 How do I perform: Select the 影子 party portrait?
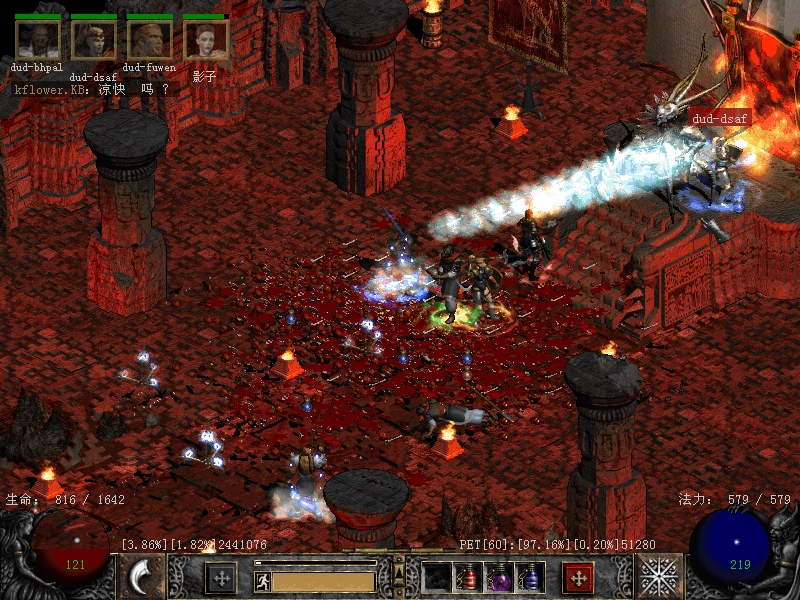tap(205, 39)
